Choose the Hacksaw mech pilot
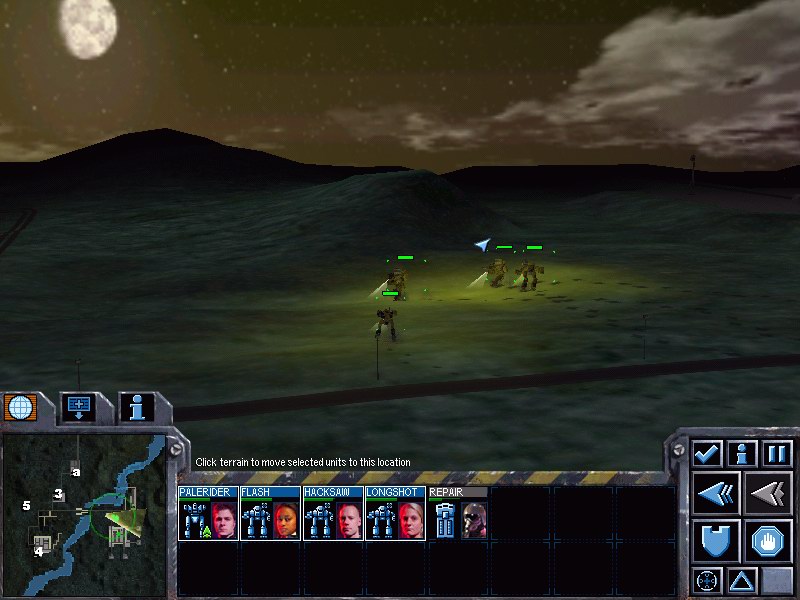 [x=348, y=520]
